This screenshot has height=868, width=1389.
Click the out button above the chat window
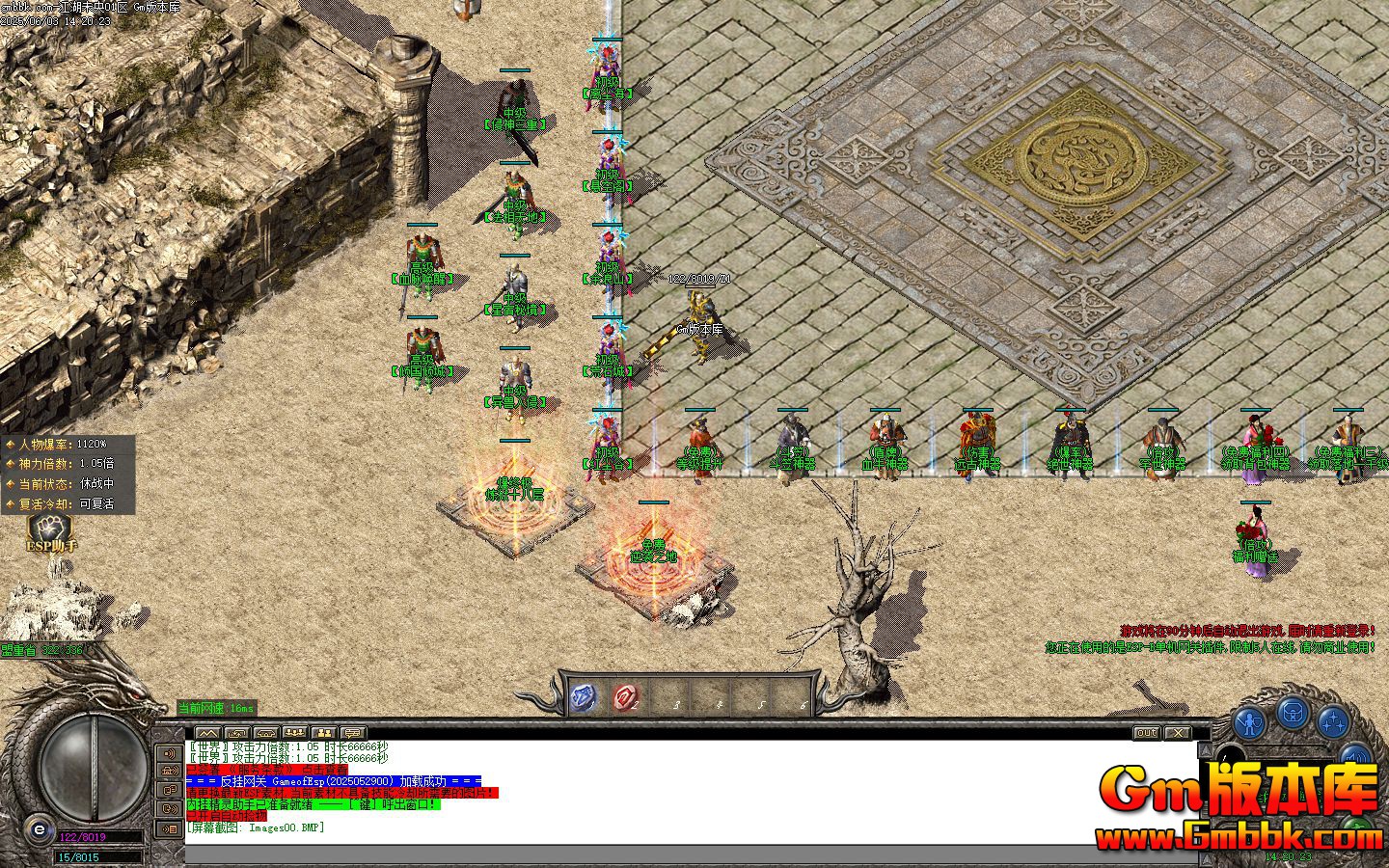[x=1146, y=733]
